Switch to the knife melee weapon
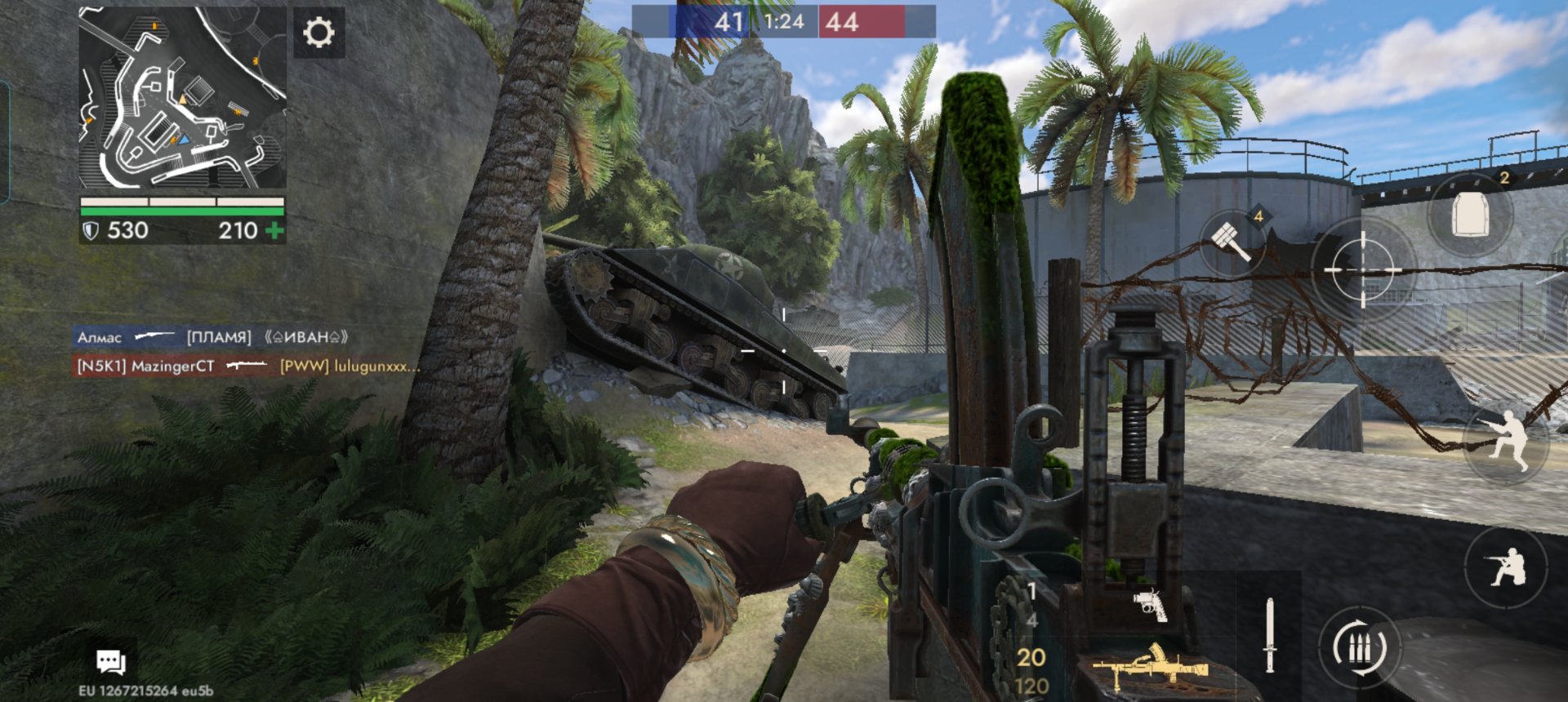The image size is (1568, 702). coord(1269,635)
